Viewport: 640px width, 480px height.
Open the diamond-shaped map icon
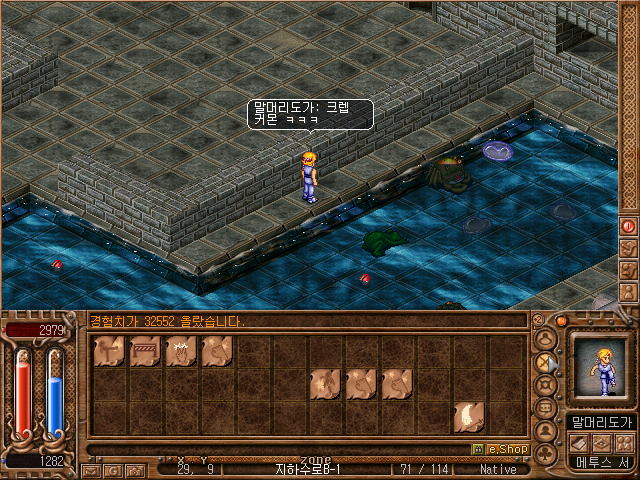(x=601, y=443)
